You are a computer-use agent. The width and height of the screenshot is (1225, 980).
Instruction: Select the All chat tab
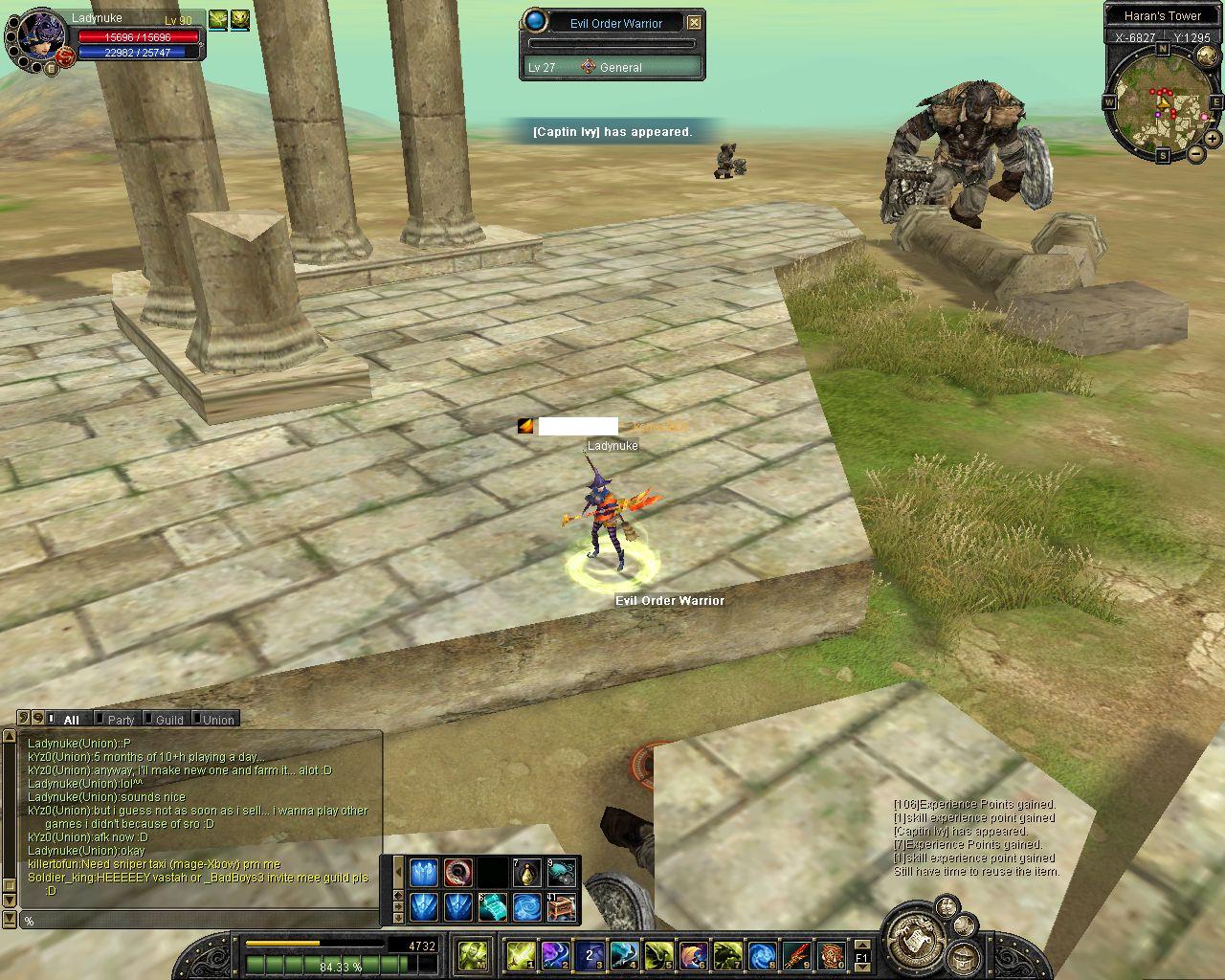click(x=71, y=720)
